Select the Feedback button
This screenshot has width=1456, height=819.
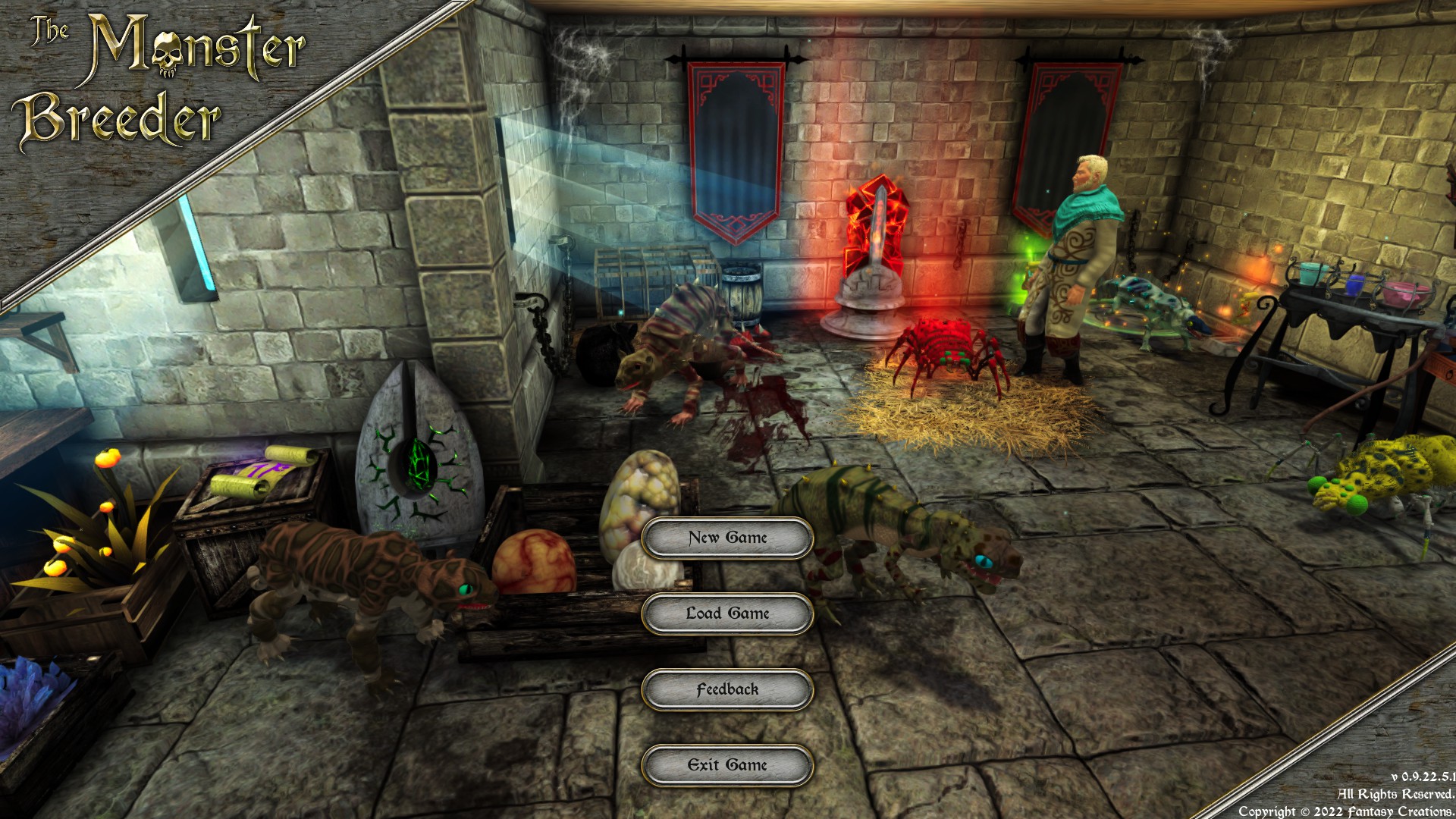(x=727, y=689)
